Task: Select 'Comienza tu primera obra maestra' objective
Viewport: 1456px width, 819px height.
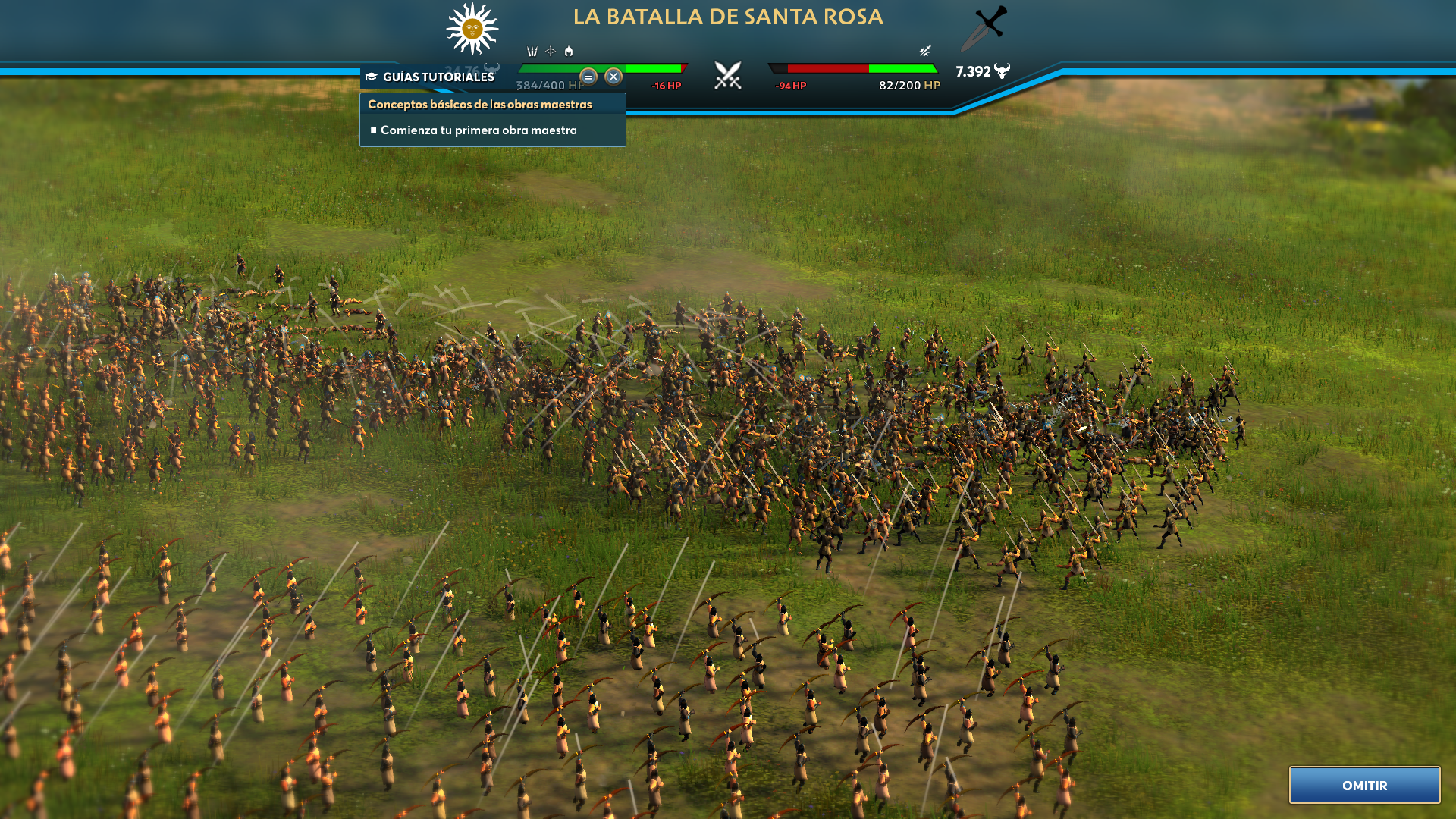Action: [x=479, y=130]
